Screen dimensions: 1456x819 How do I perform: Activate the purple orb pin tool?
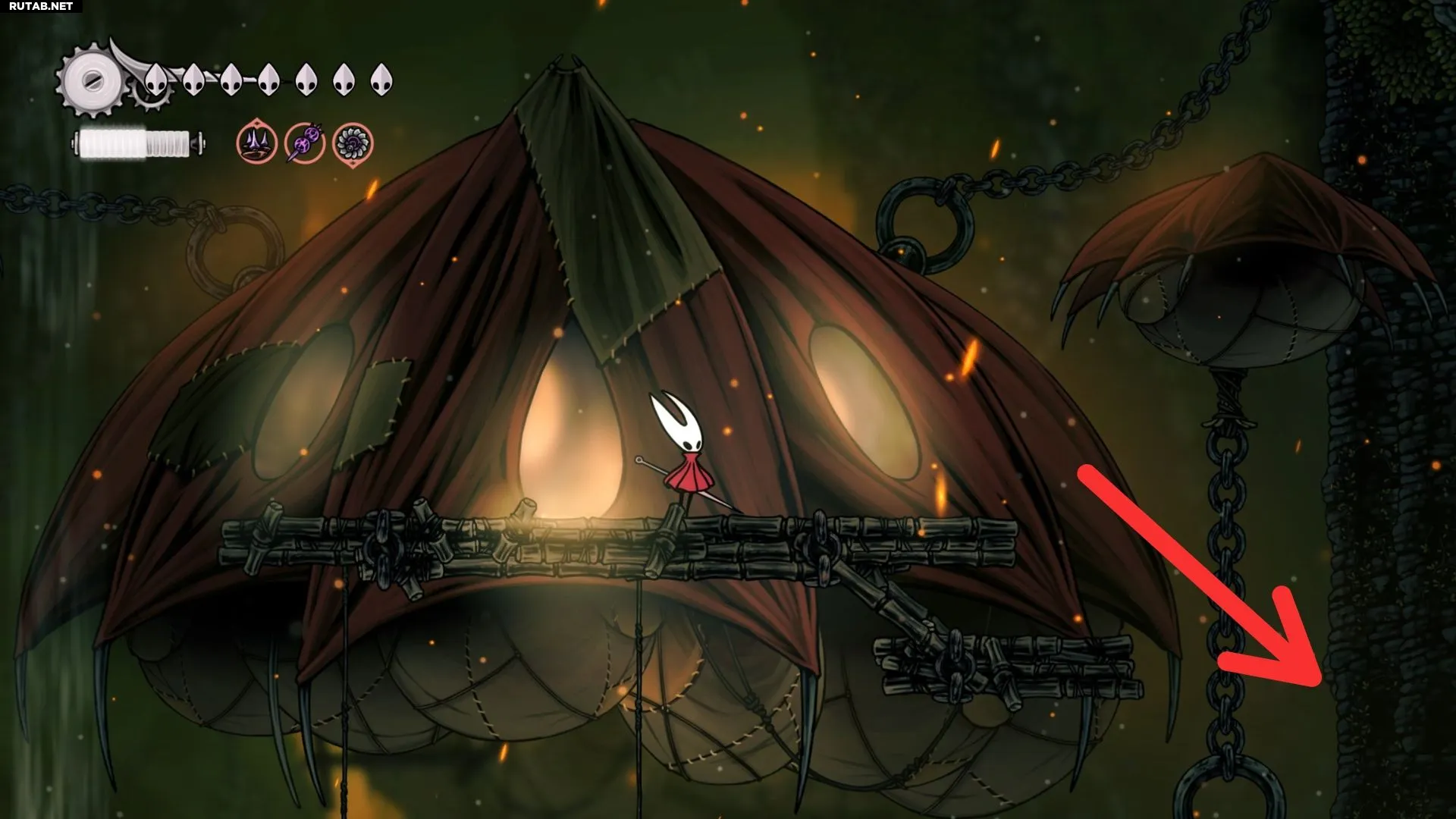[305, 143]
